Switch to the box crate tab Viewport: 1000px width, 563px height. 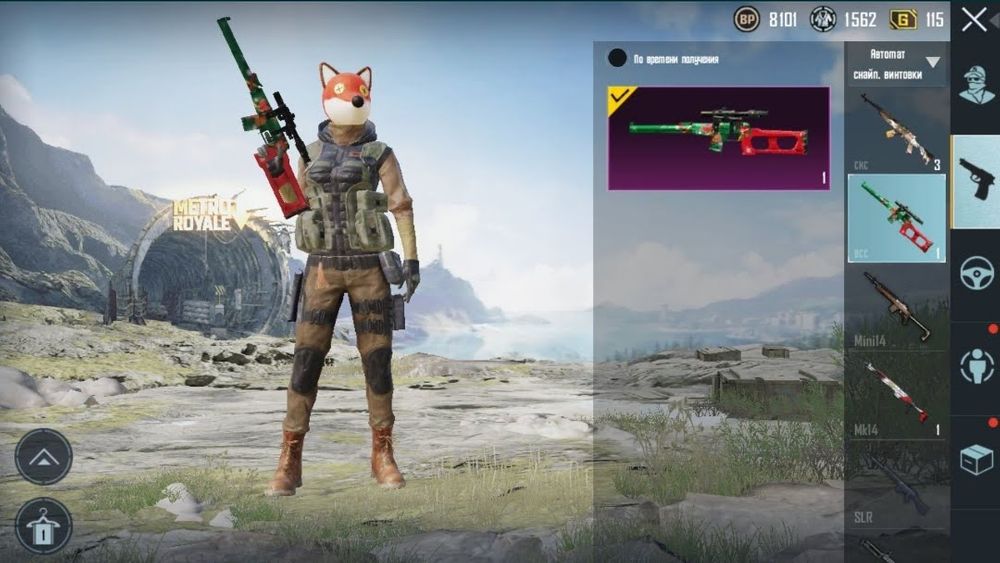[976, 459]
